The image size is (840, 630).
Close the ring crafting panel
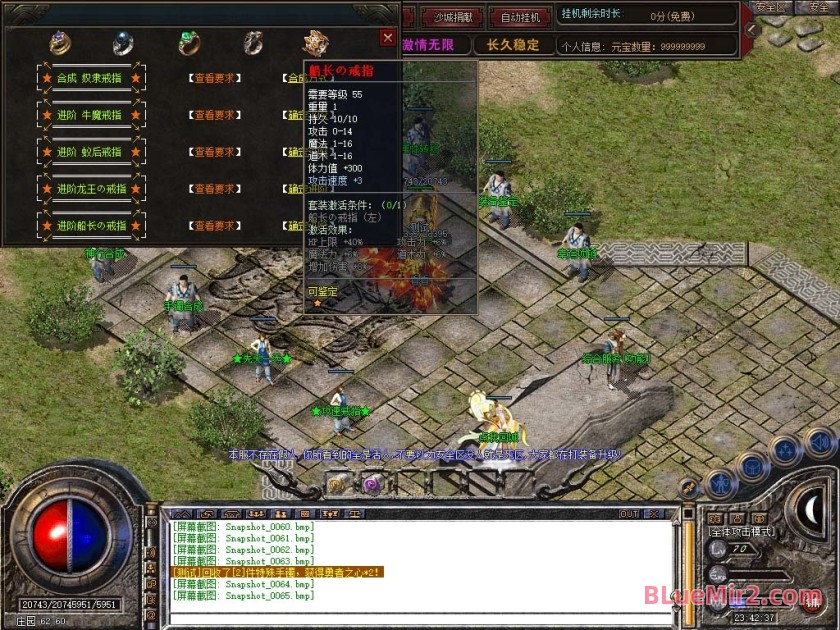coord(387,38)
